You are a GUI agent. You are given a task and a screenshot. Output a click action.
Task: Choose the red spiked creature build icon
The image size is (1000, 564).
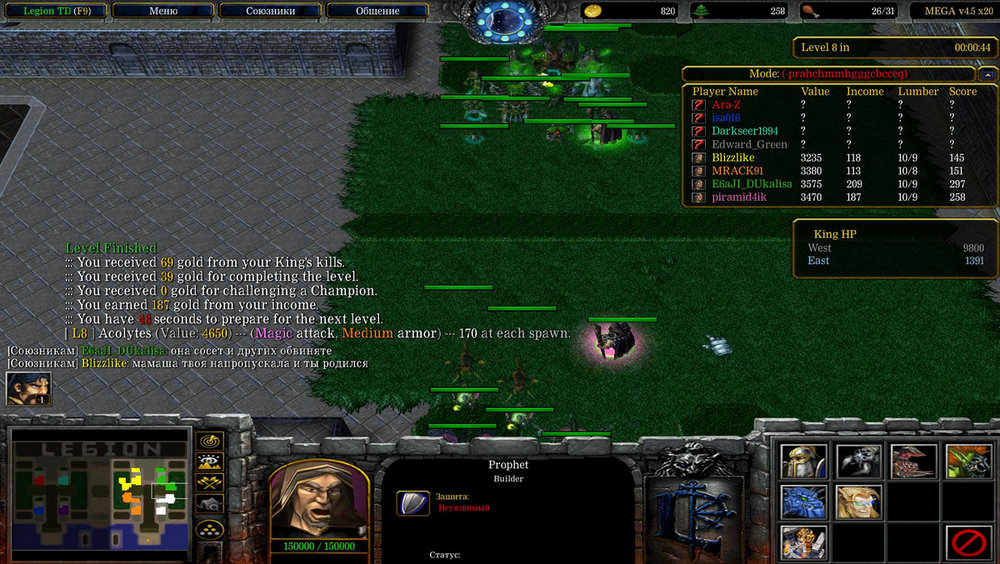pyautogui.click(x=914, y=461)
